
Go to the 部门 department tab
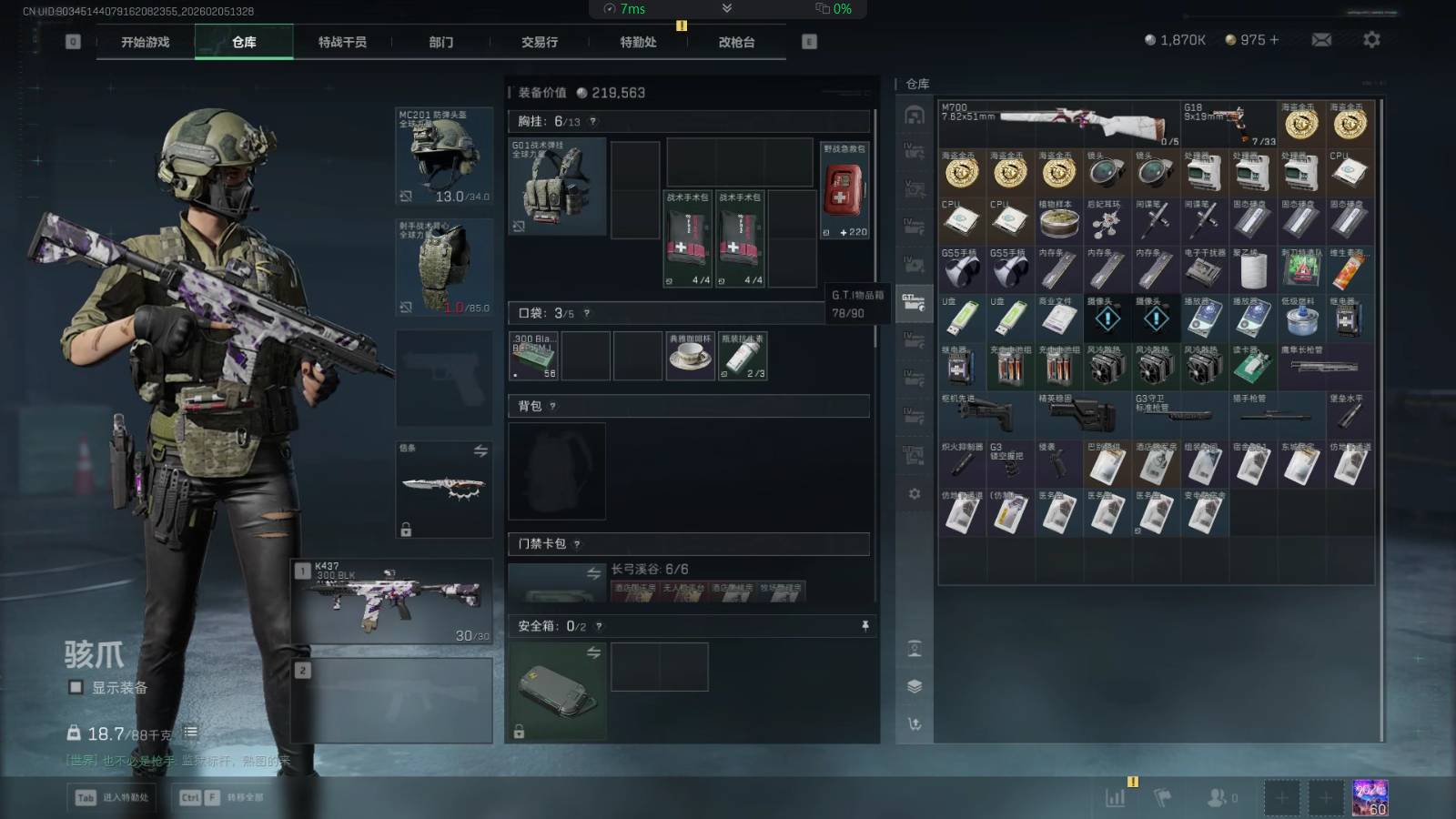click(x=441, y=42)
